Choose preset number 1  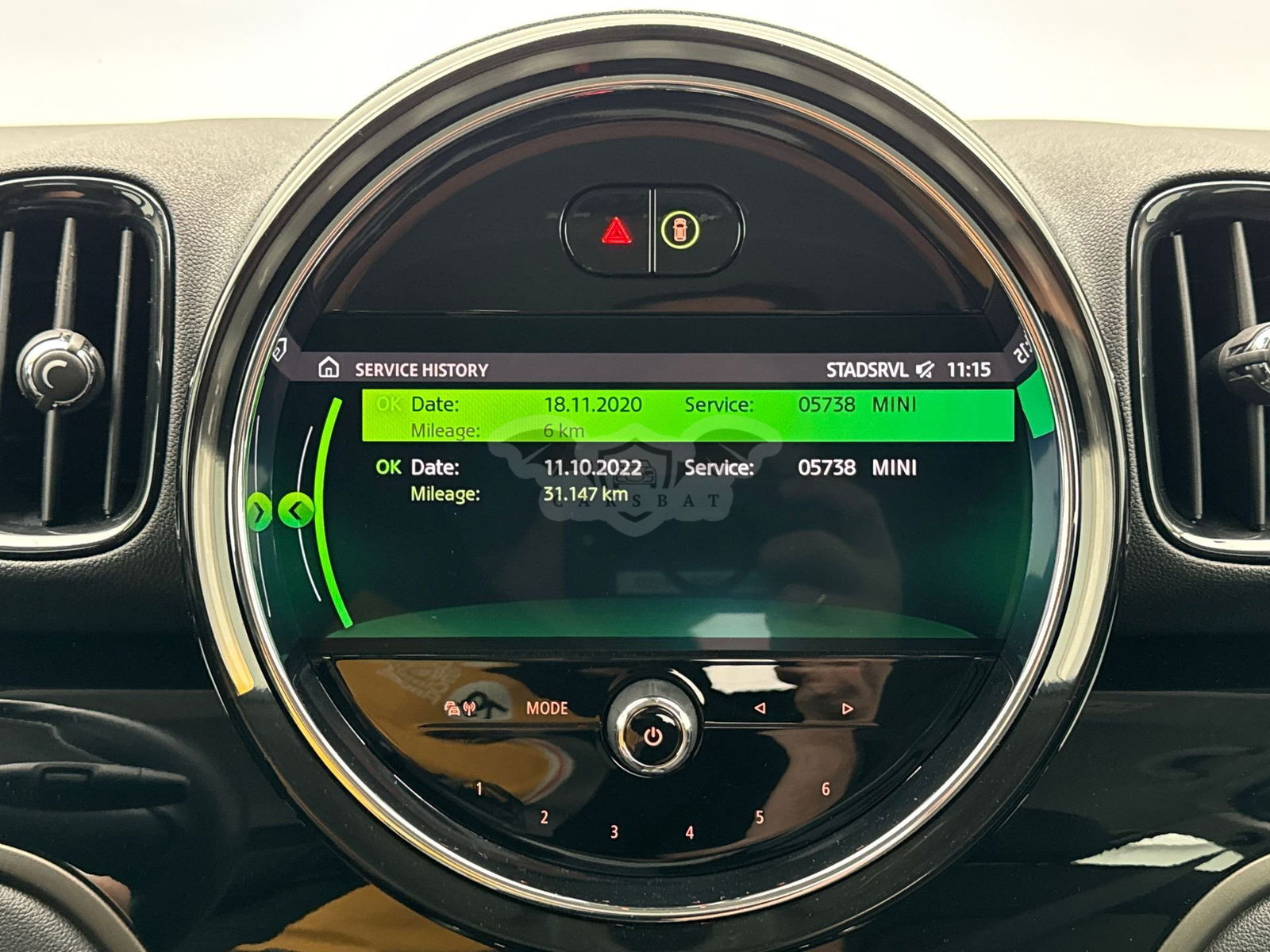[479, 789]
